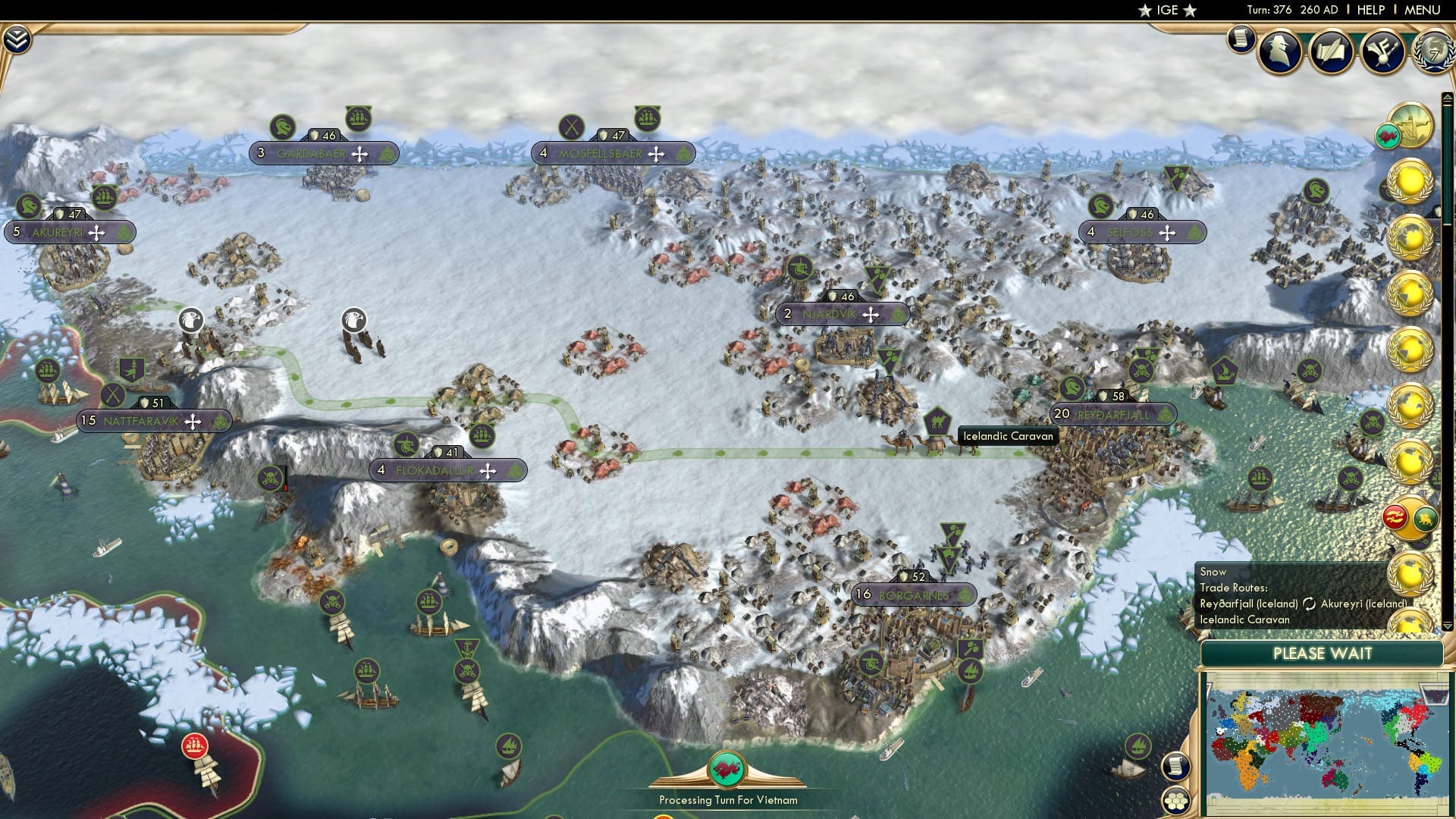
Task: Open the MENU in the top bar
Action: coord(1424,11)
